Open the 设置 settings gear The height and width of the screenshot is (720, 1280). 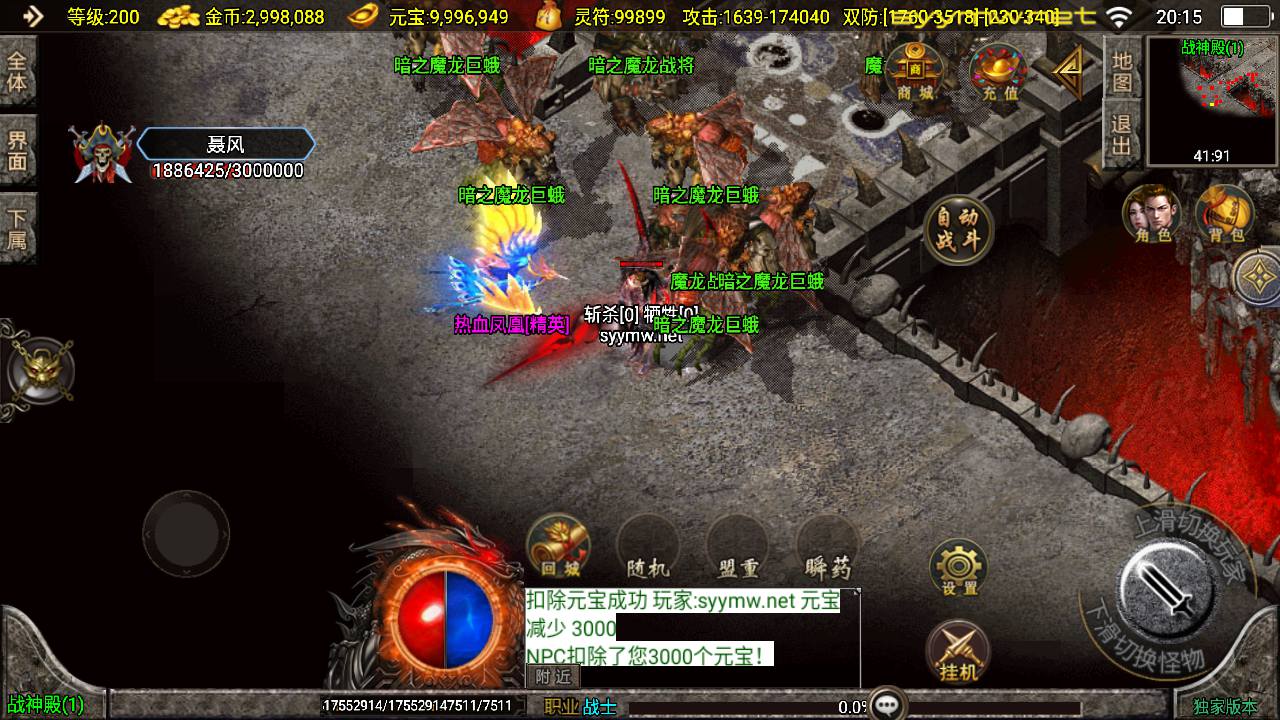click(959, 567)
